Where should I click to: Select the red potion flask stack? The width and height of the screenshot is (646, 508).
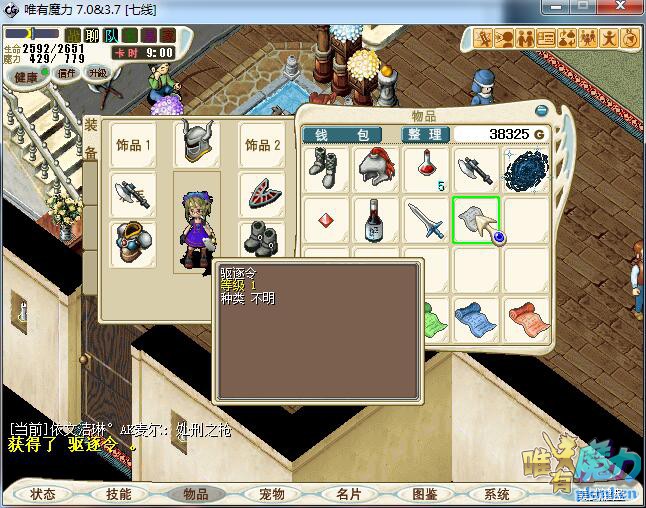click(427, 168)
